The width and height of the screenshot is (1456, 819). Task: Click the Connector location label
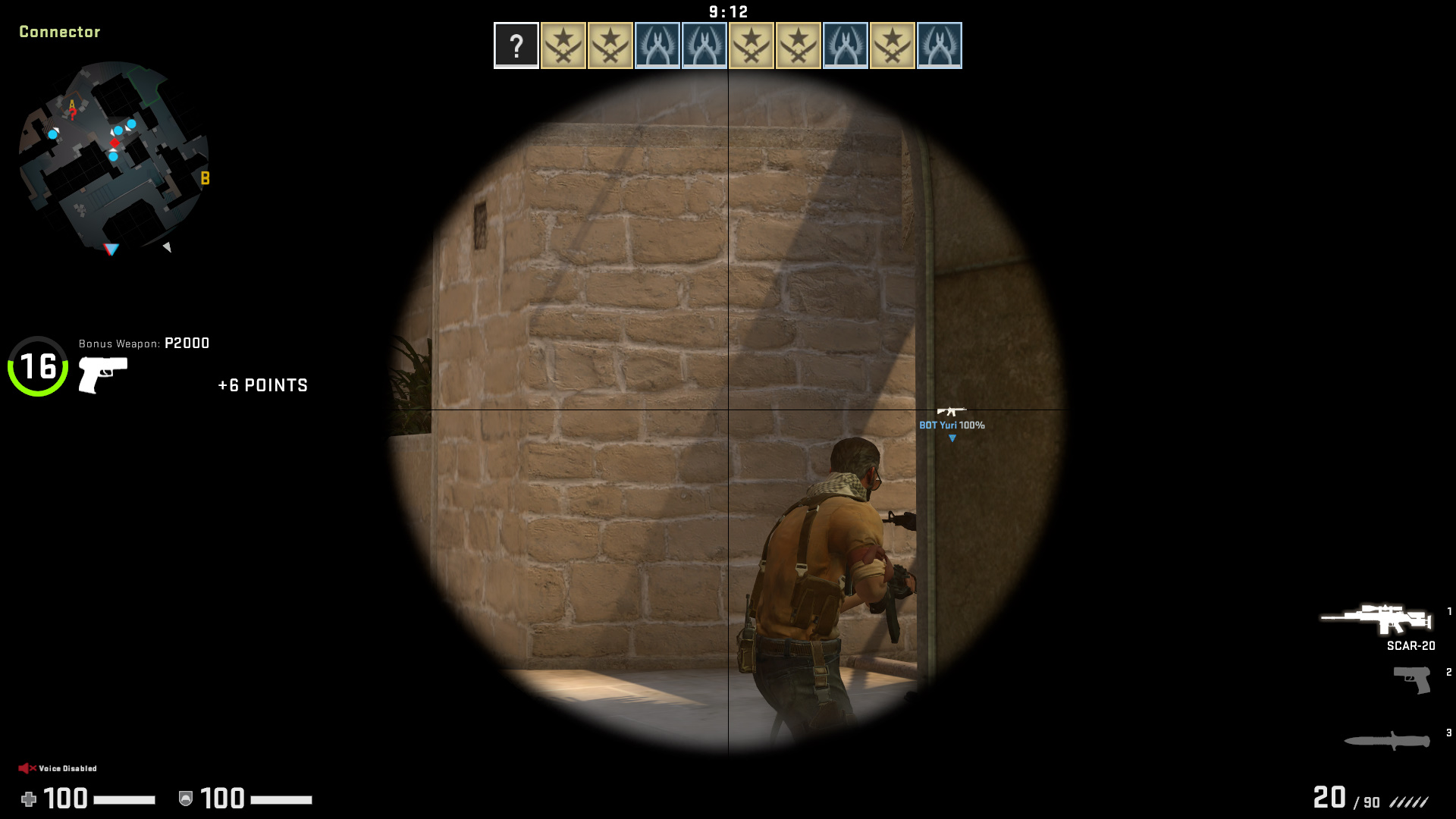[x=61, y=33]
